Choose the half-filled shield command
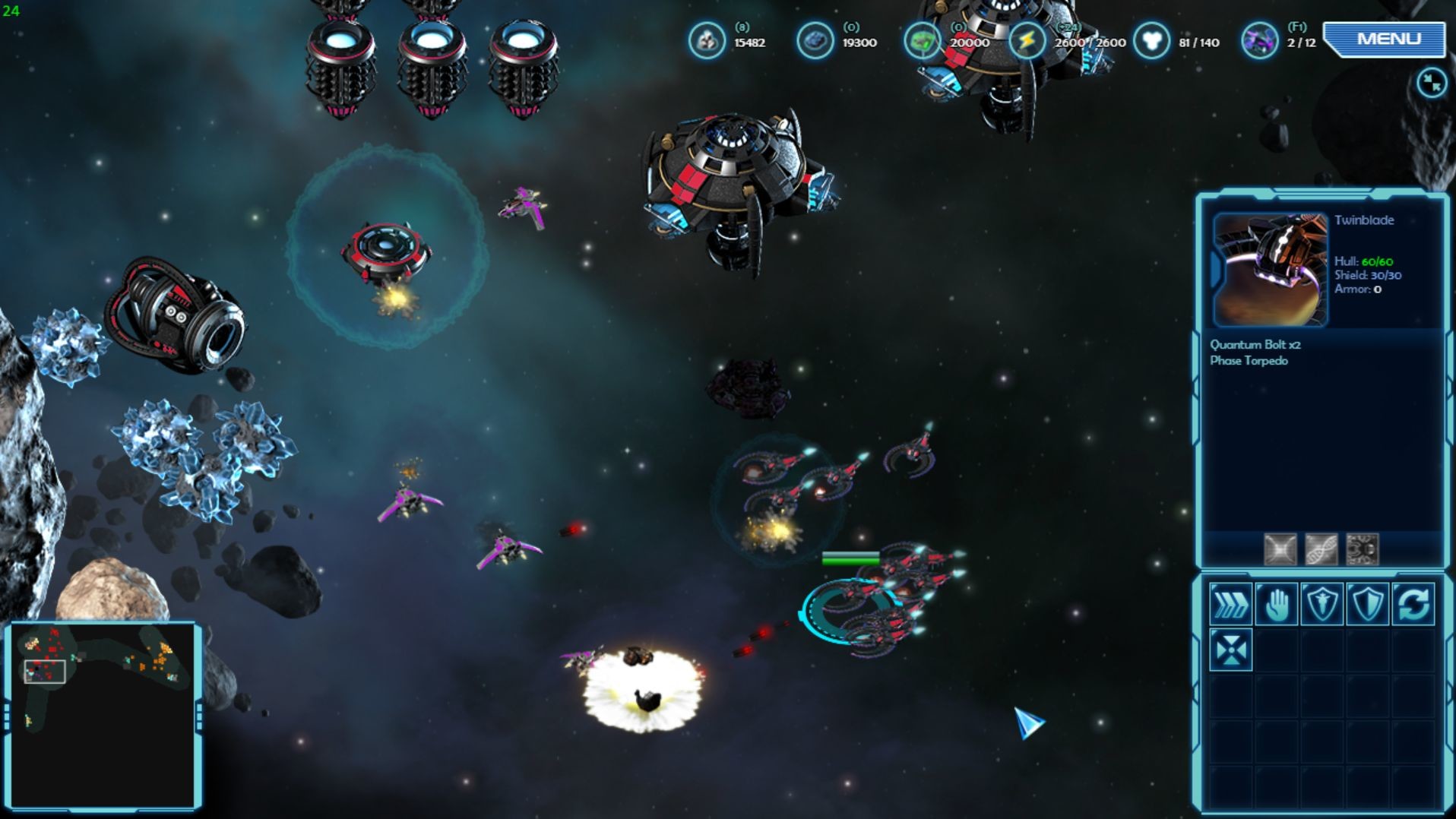 click(1367, 605)
